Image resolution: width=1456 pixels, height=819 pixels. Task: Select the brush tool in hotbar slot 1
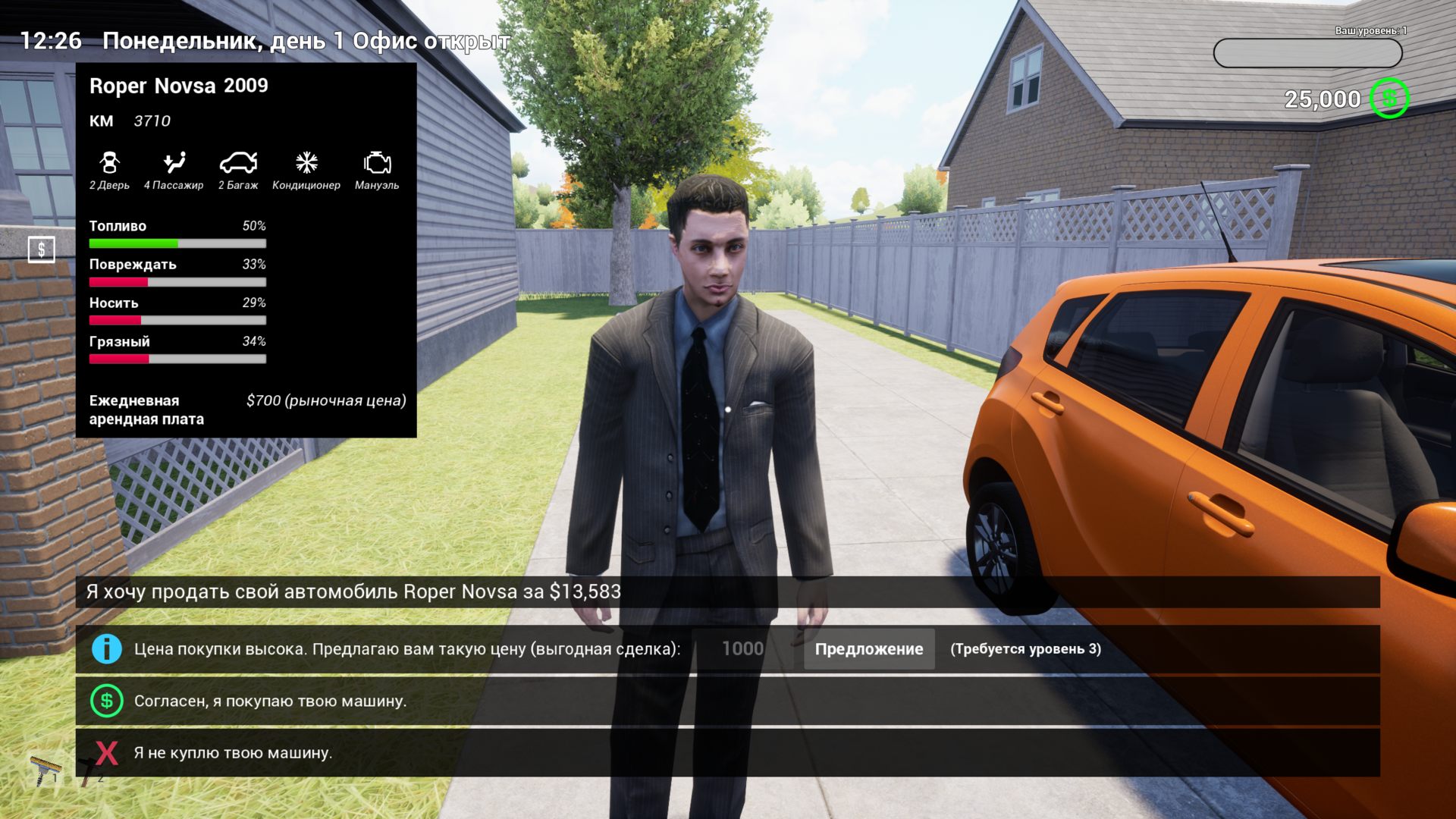click(45, 770)
